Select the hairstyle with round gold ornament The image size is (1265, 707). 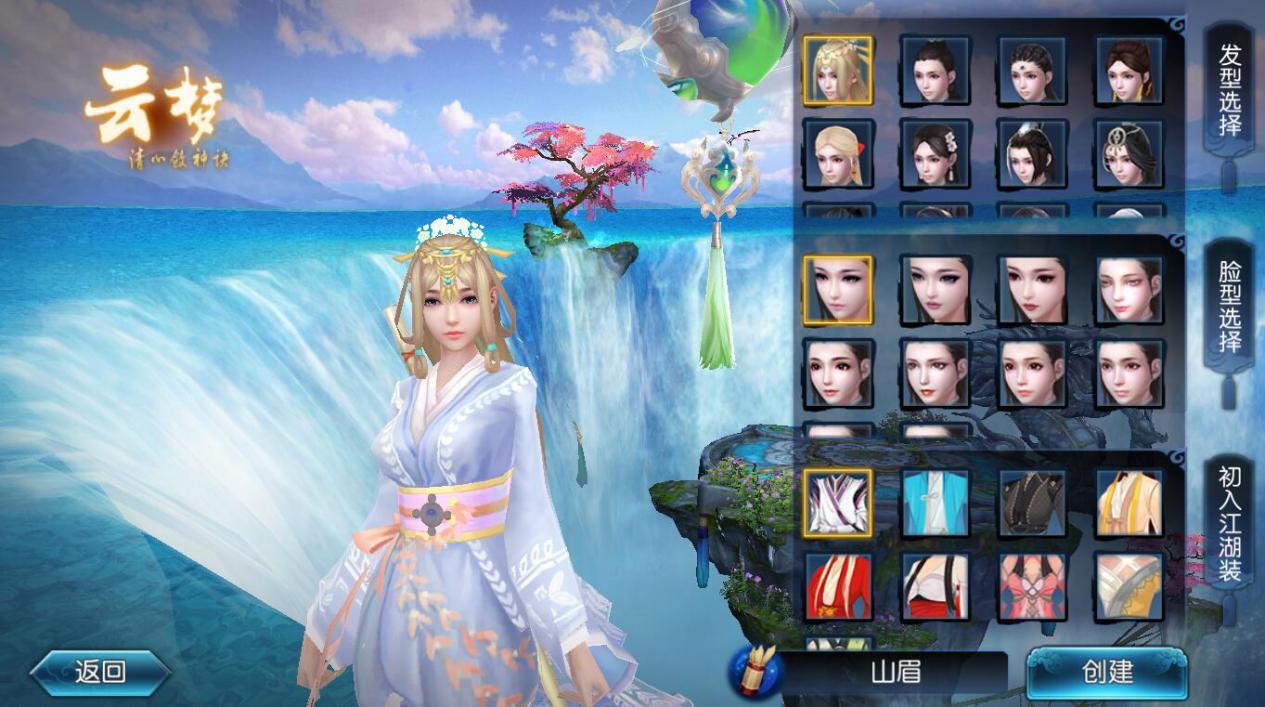(x=1129, y=154)
